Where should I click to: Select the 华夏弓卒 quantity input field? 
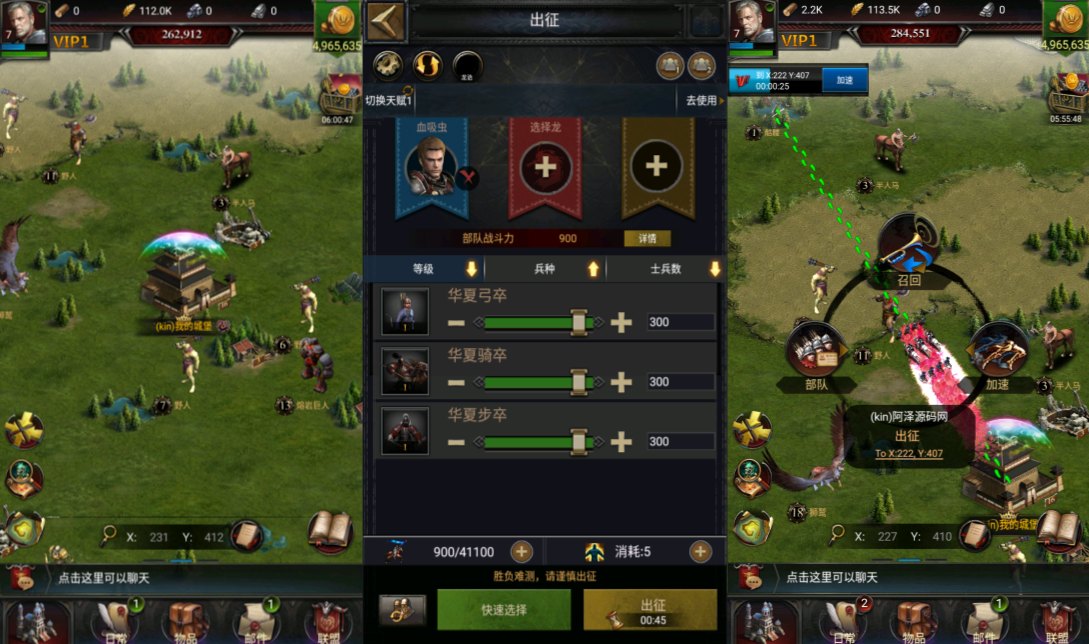(679, 322)
